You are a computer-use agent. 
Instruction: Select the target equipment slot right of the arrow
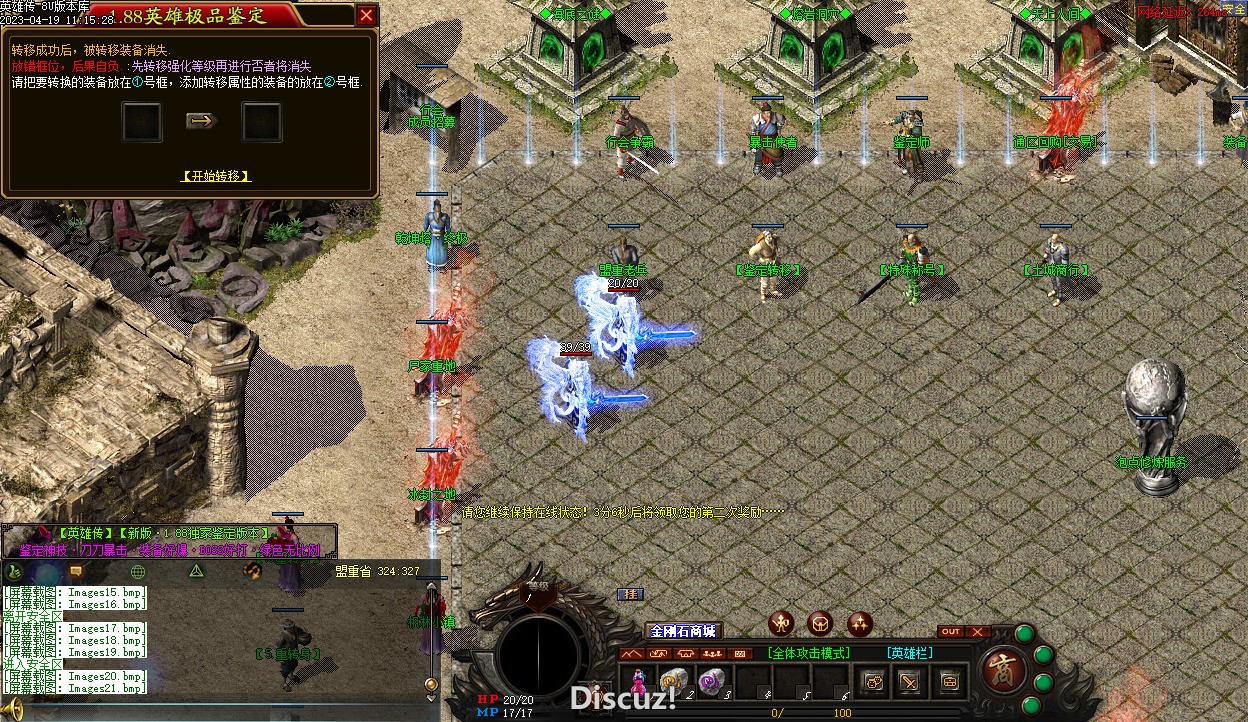coord(262,122)
